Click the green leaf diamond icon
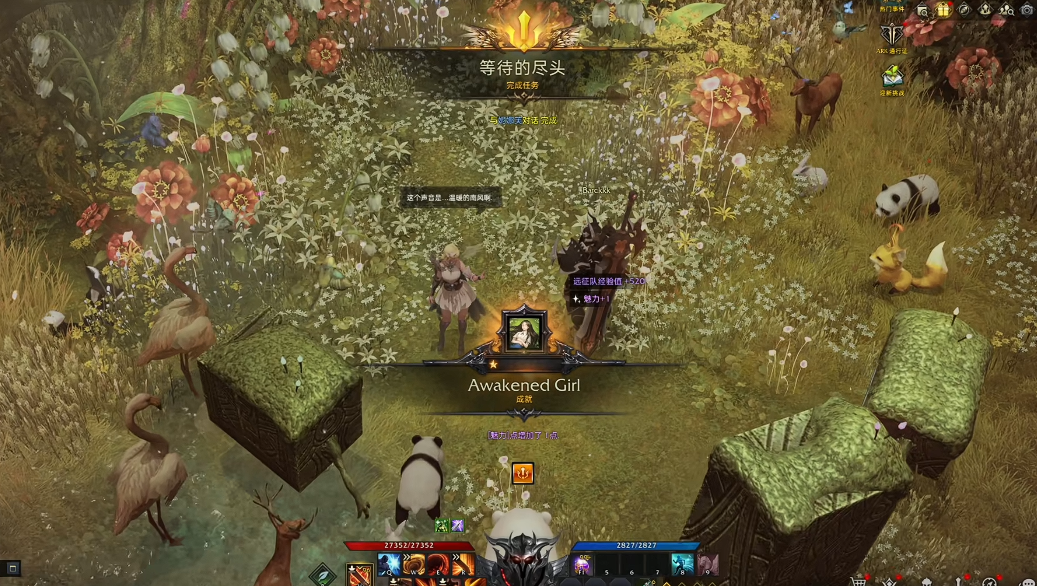The height and width of the screenshot is (586, 1037). pyautogui.click(x=322, y=575)
